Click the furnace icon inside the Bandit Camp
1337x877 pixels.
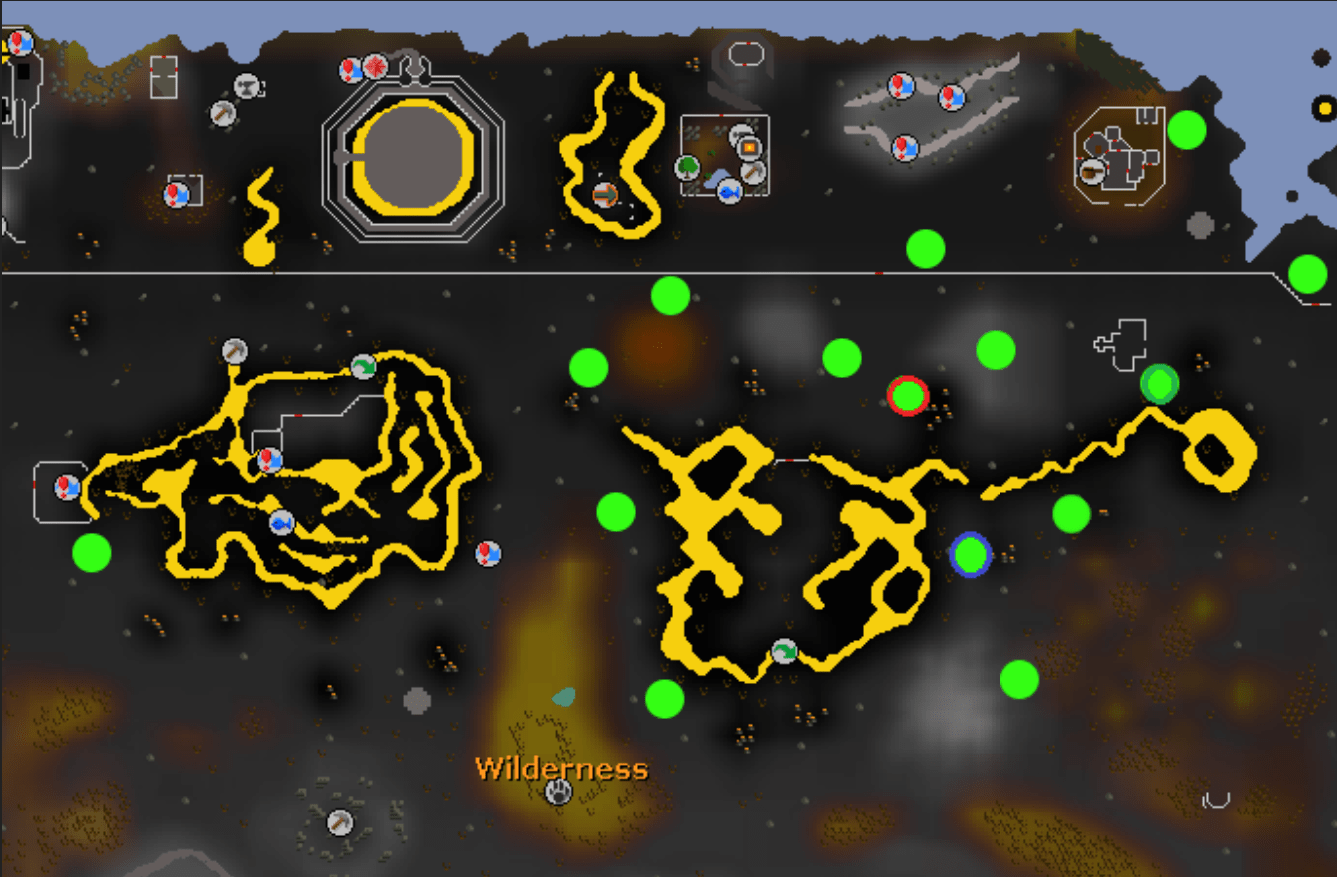tap(750, 147)
